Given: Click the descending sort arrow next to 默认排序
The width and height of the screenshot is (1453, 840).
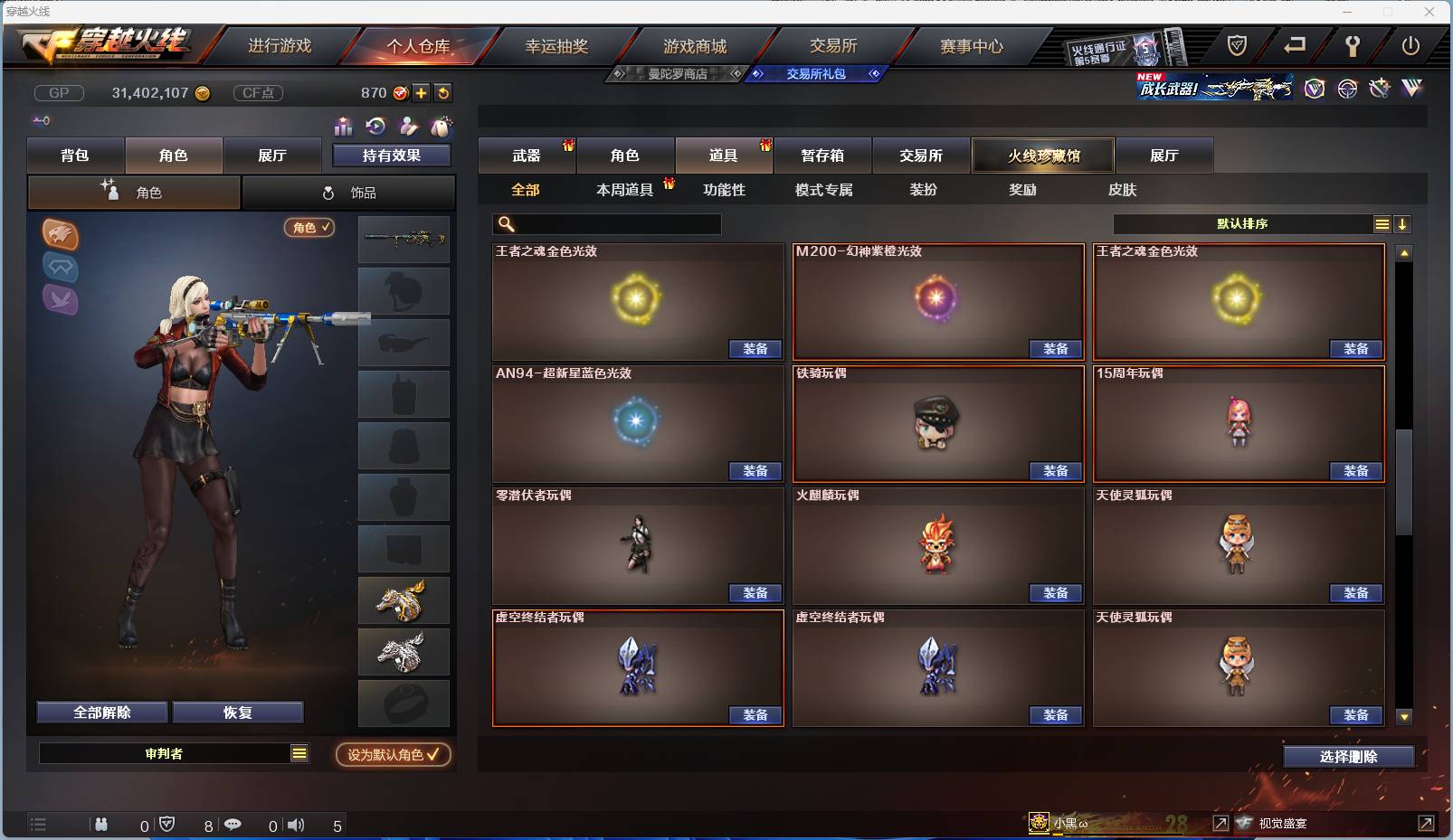Looking at the screenshot, I should click(x=1403, y=223).
